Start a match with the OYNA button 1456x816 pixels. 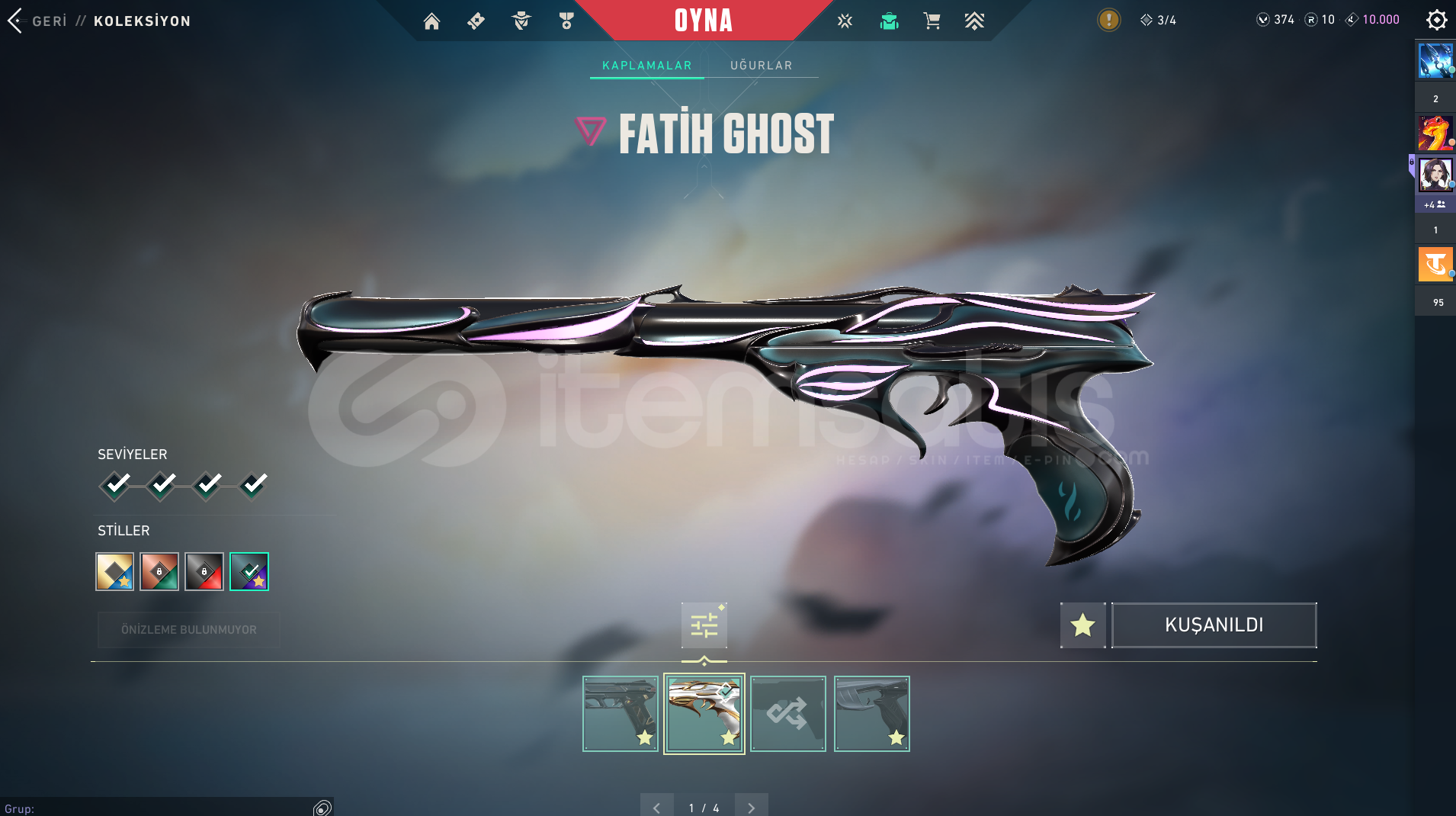(x=703, y=21)
